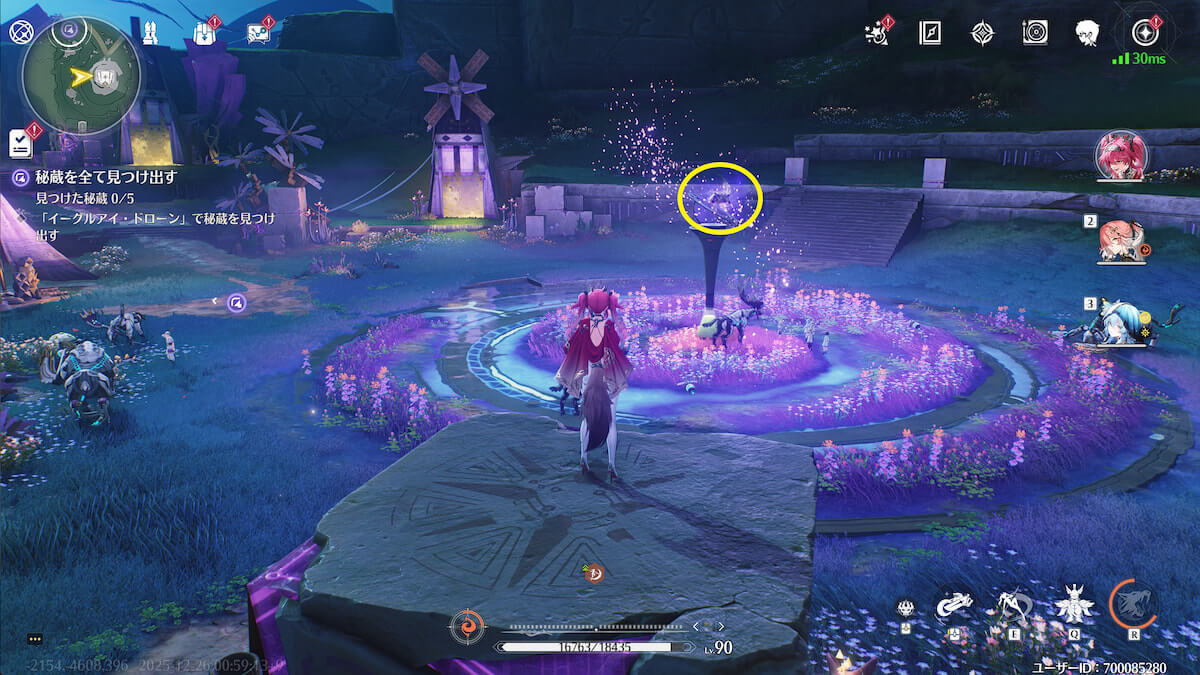Open the circular minimap
The height and width of the screenshot is (675, 1200).
point(80,77)
